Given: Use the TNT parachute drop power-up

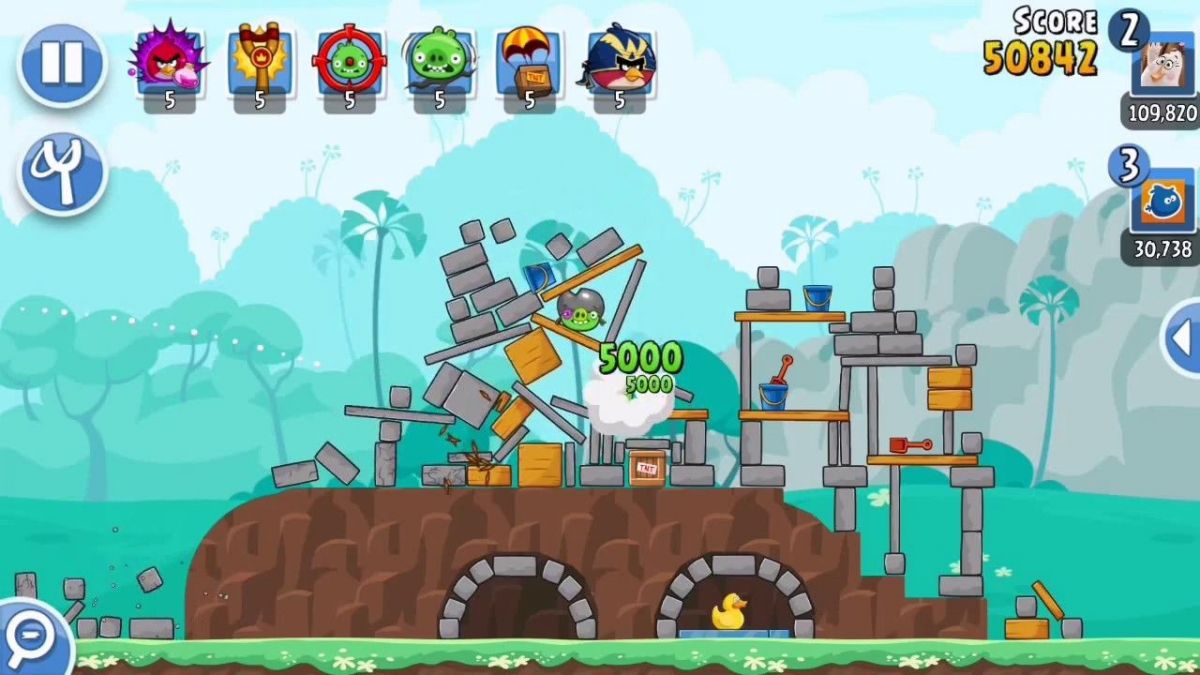Looking at the screenshot, I should pos(528,62).
